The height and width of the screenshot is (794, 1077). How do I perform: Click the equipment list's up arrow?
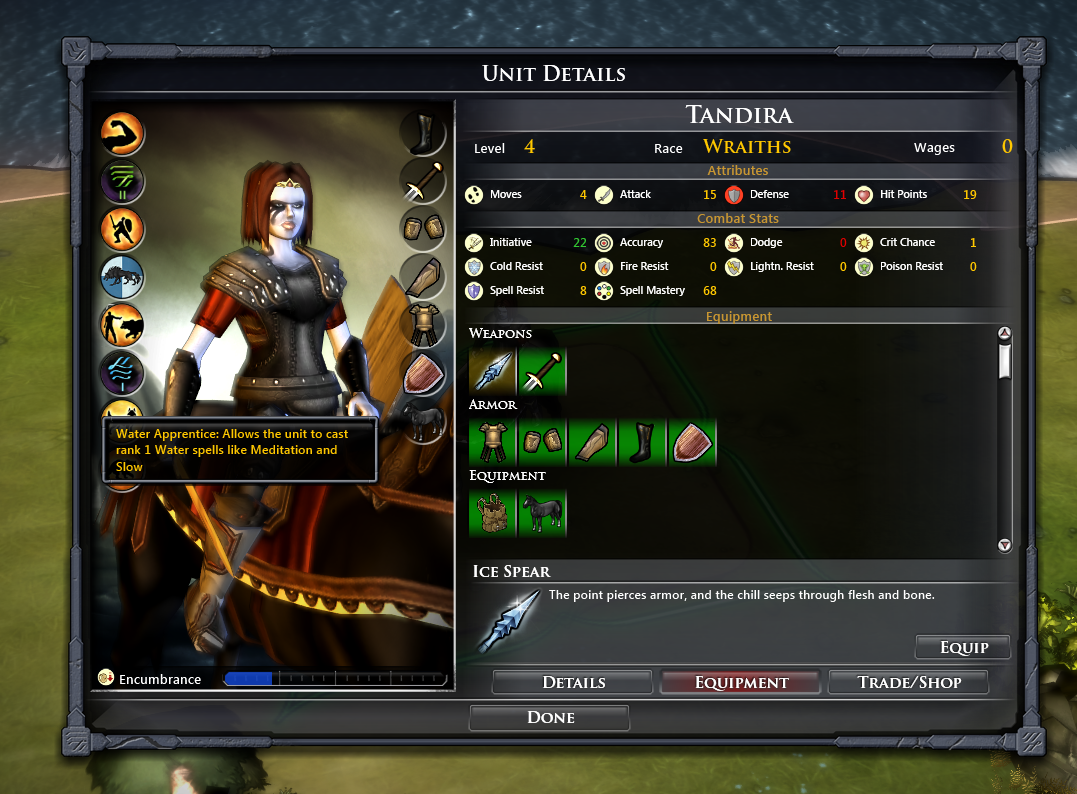(1005, 334)
